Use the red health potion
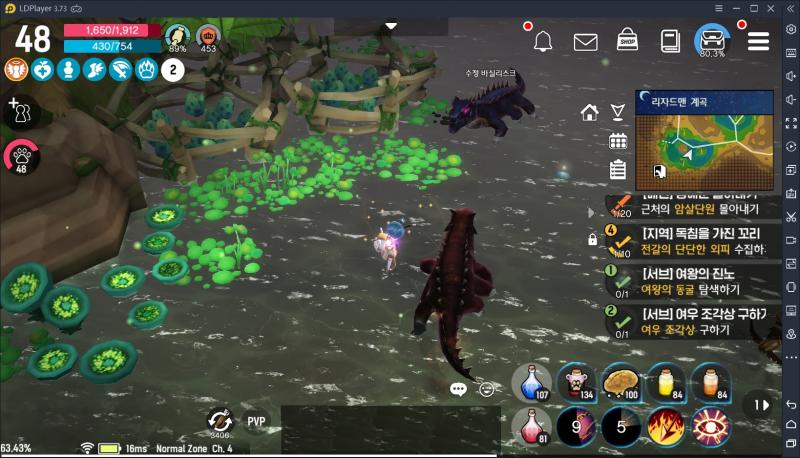 pos(530,426)
